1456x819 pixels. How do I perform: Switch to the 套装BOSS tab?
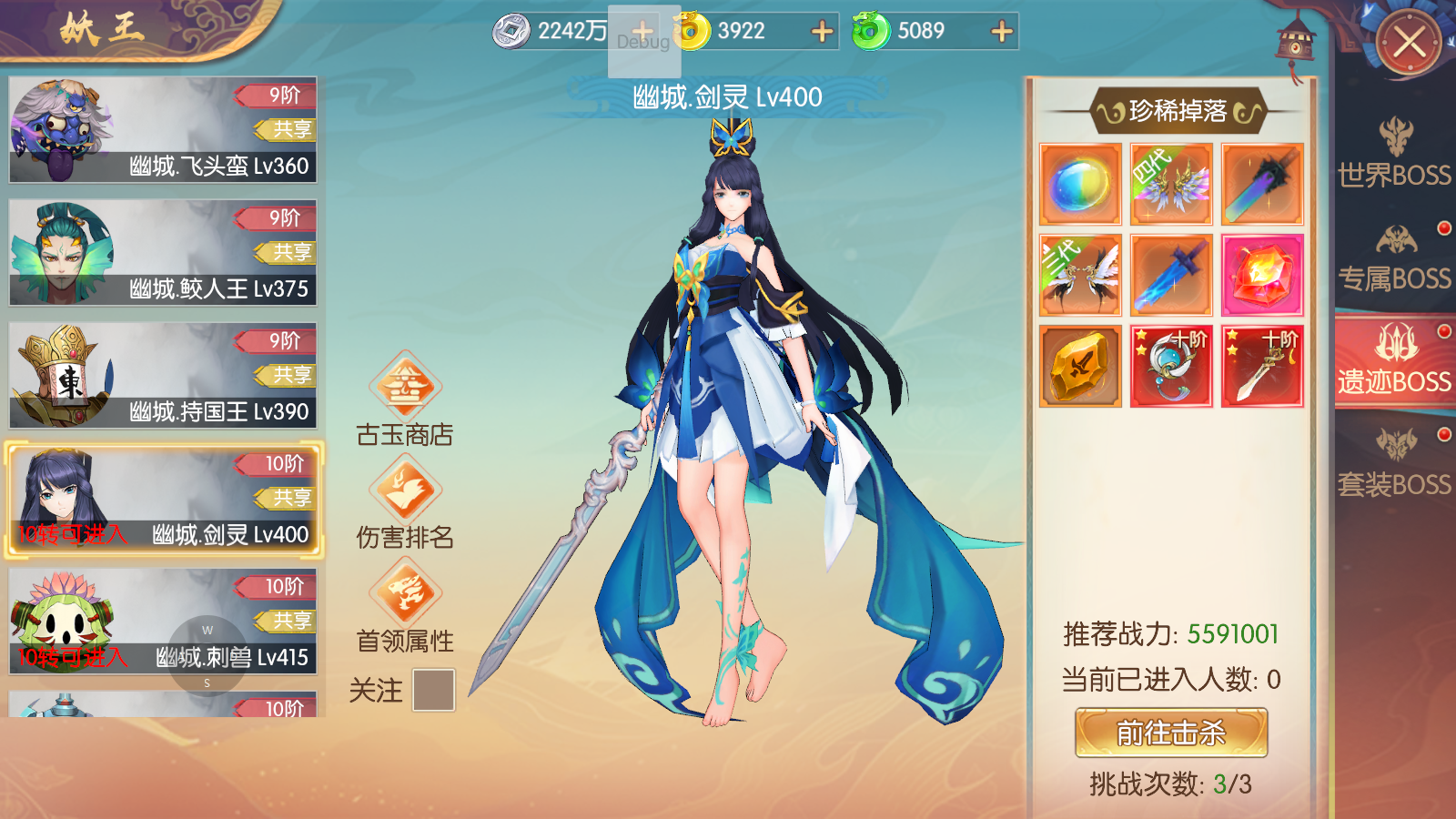coord(1394,464)
